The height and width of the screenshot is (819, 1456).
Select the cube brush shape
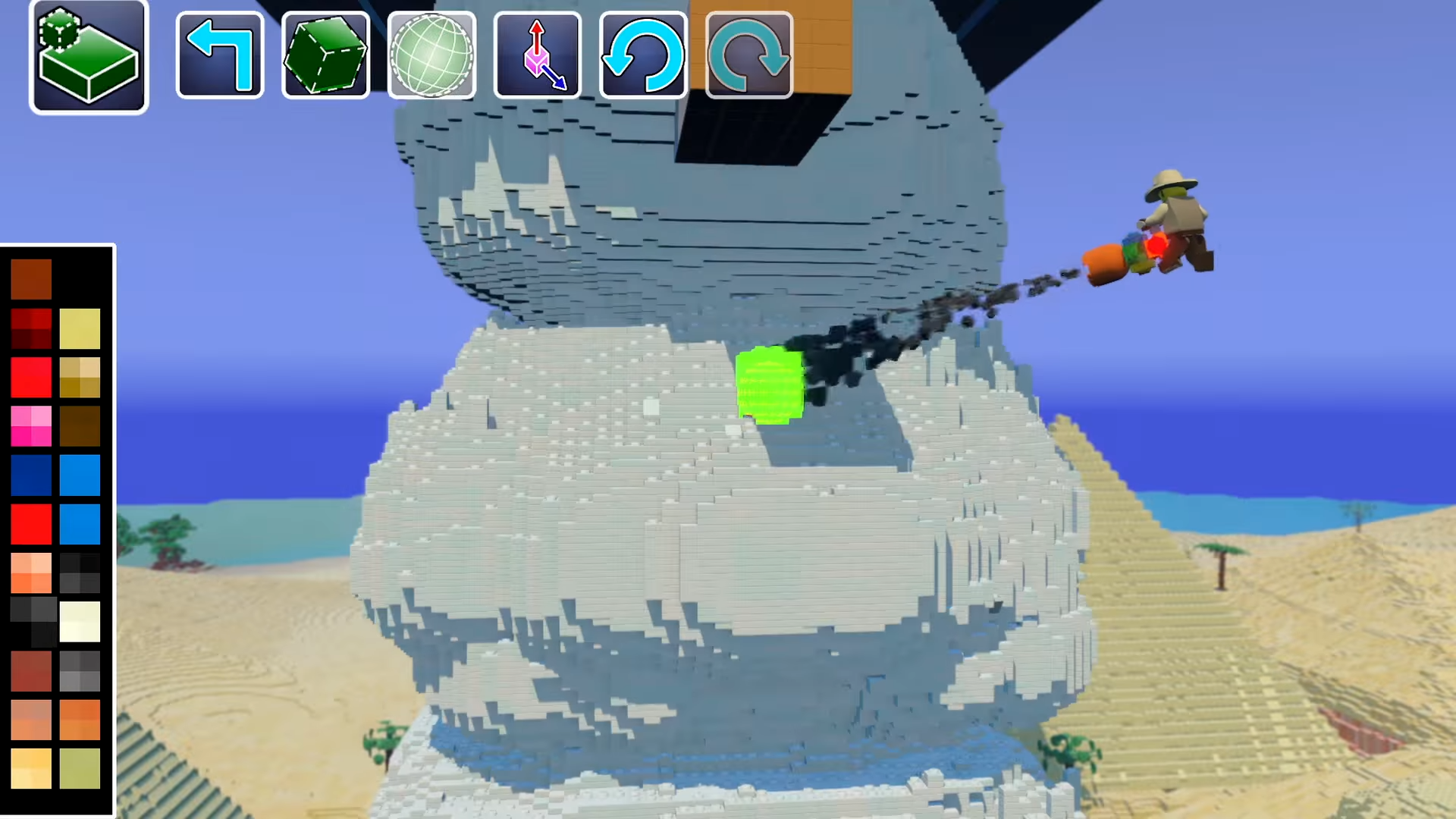(x=326, y=55)
